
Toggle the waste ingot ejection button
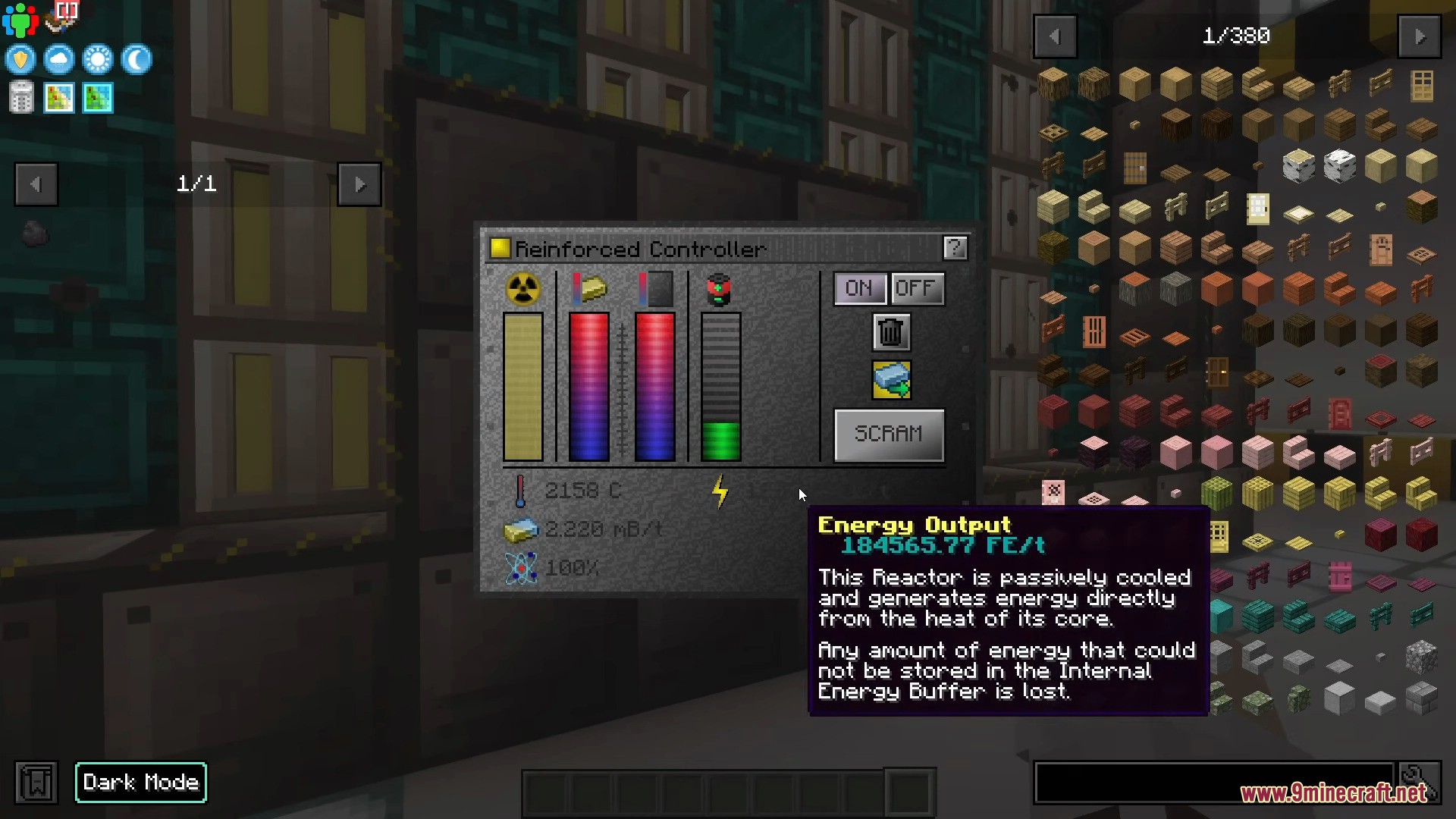coord(891,379)
